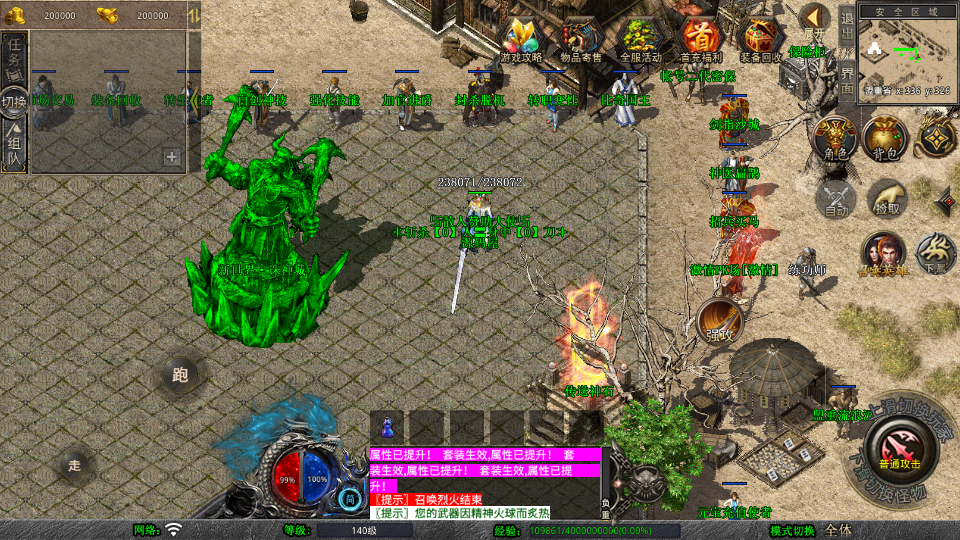This screenshot has height=540, width=960.
Task: Open the 装备回收 equipment recycle chest icon
Action: [762, 41]
